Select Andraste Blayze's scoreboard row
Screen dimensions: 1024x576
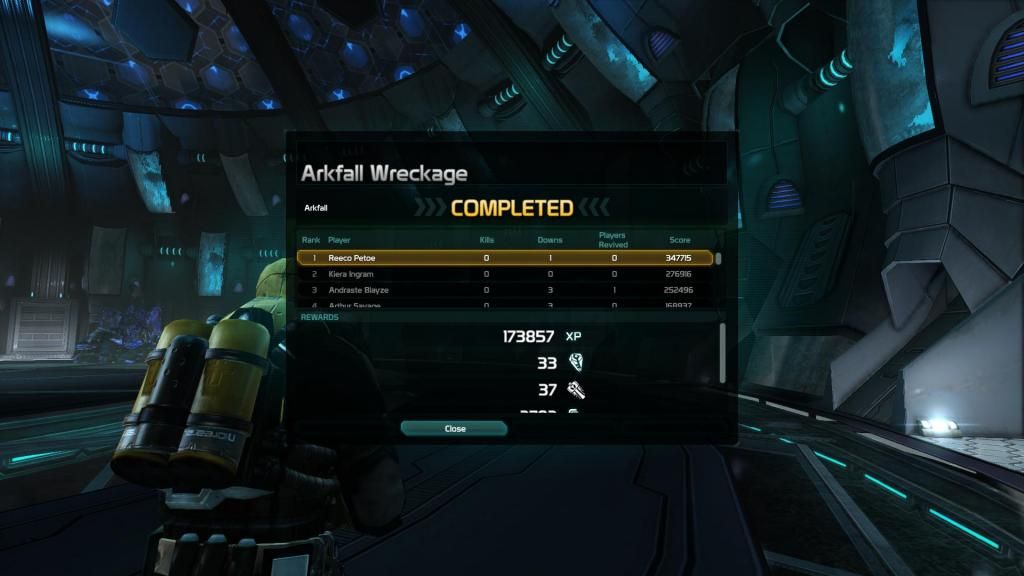tap(505, 290)
